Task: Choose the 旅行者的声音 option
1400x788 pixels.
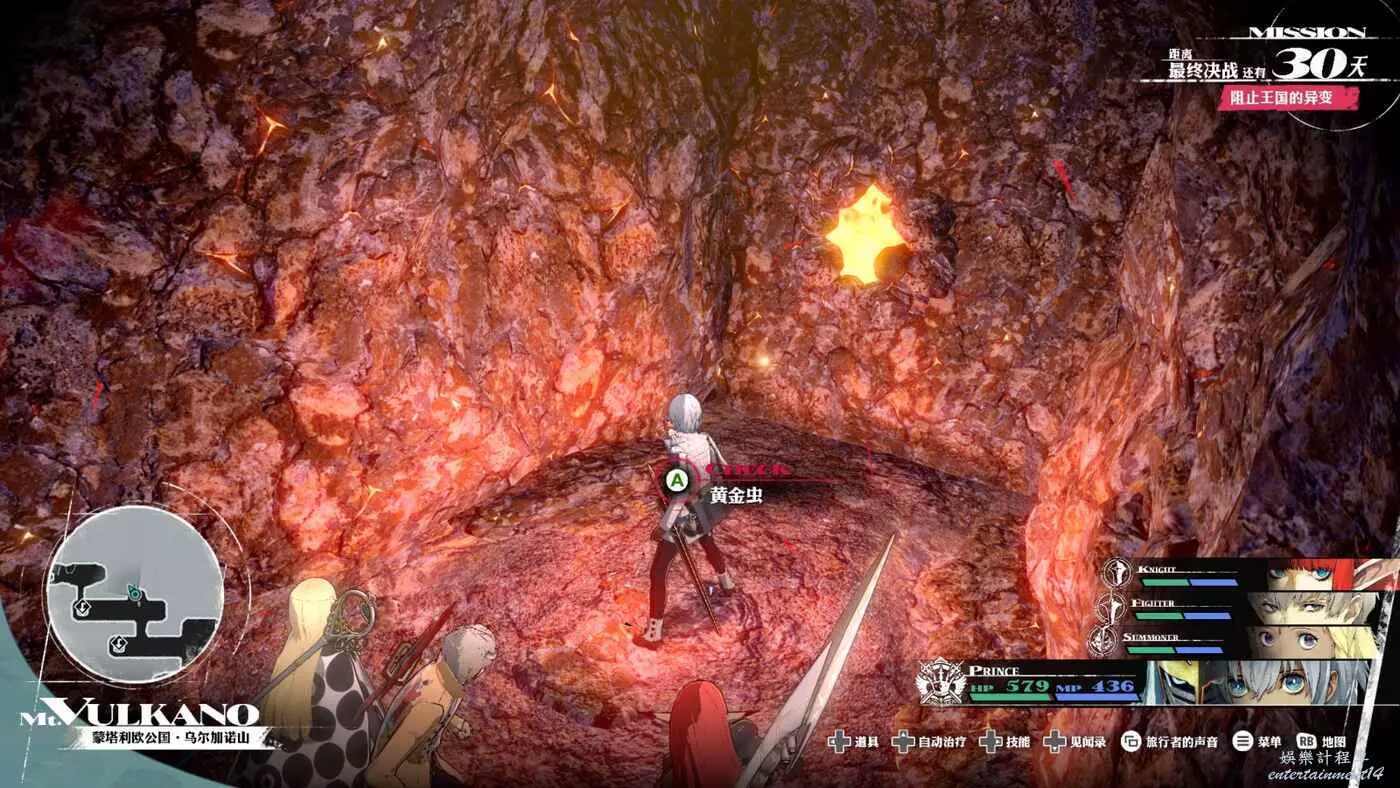Action: pos(1170,742)
